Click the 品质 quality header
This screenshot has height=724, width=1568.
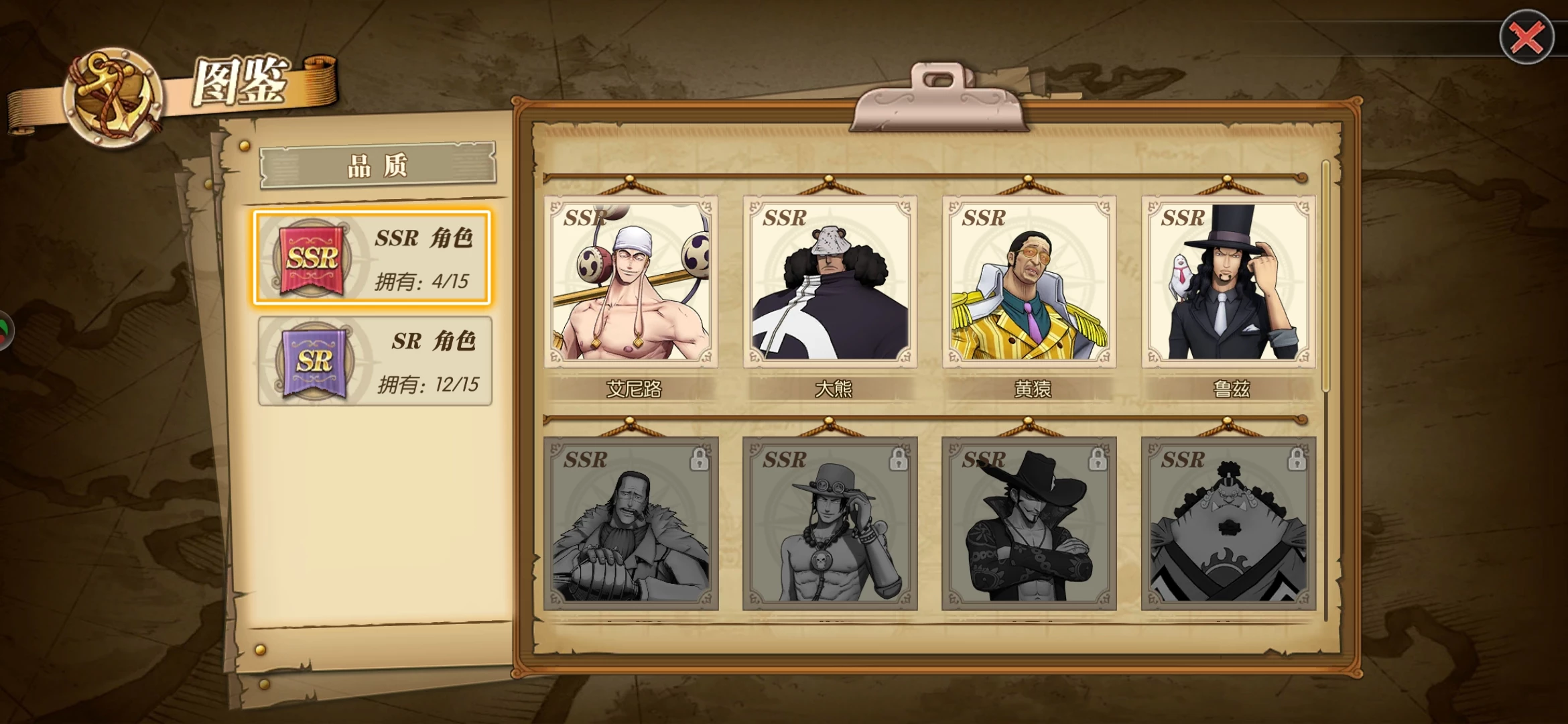coord(378,165)
